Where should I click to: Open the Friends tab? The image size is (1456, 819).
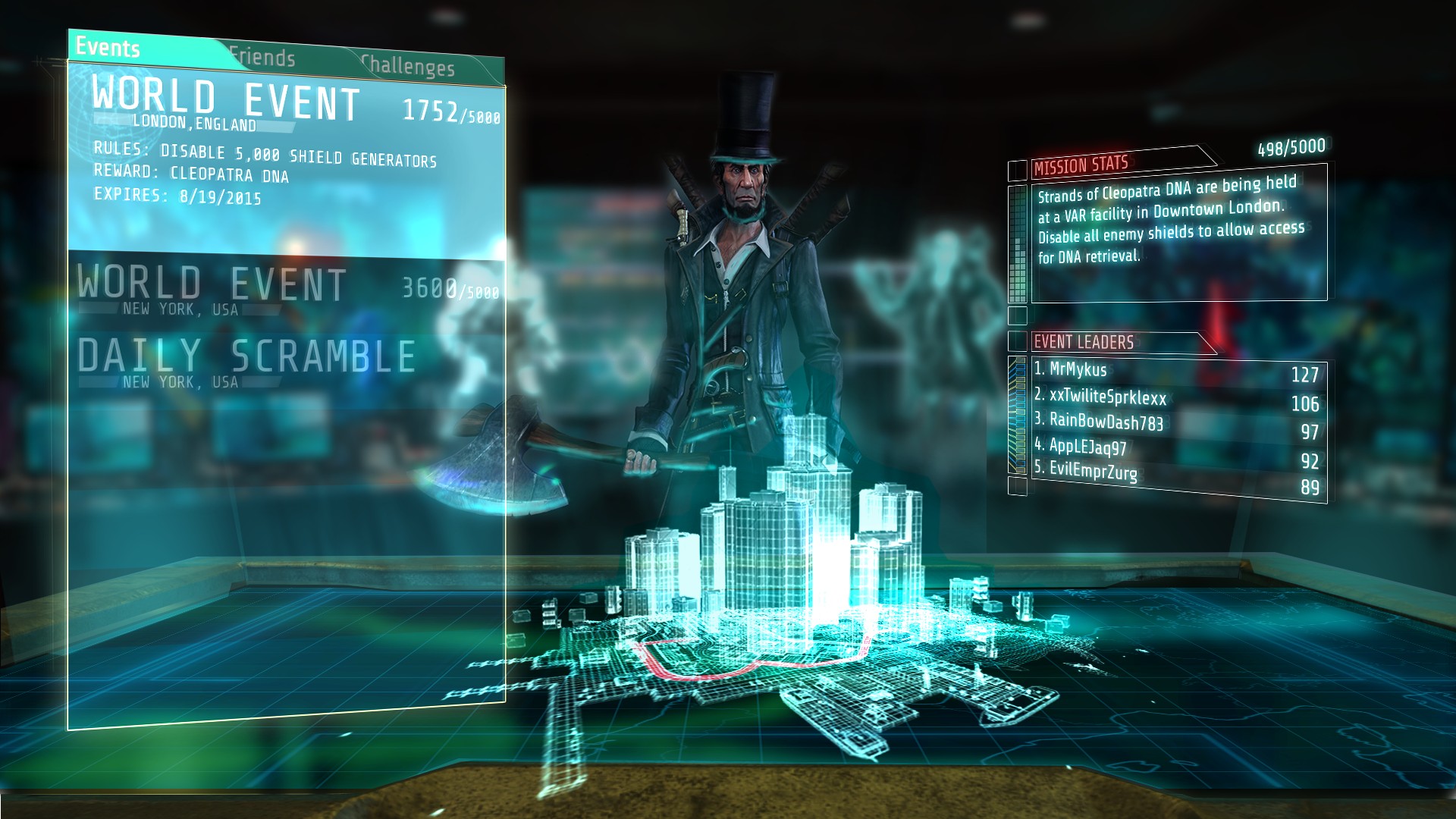262,58
